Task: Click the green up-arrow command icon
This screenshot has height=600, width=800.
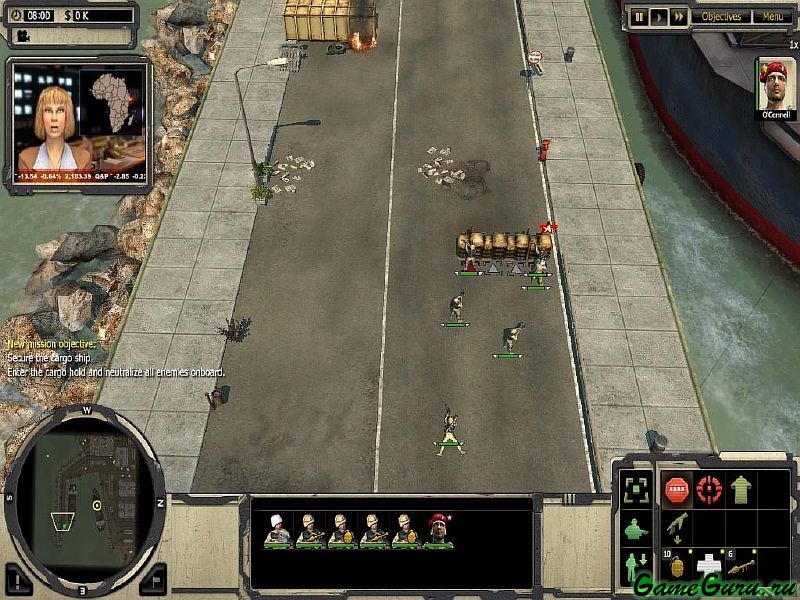Action: [x=741, y=490]
